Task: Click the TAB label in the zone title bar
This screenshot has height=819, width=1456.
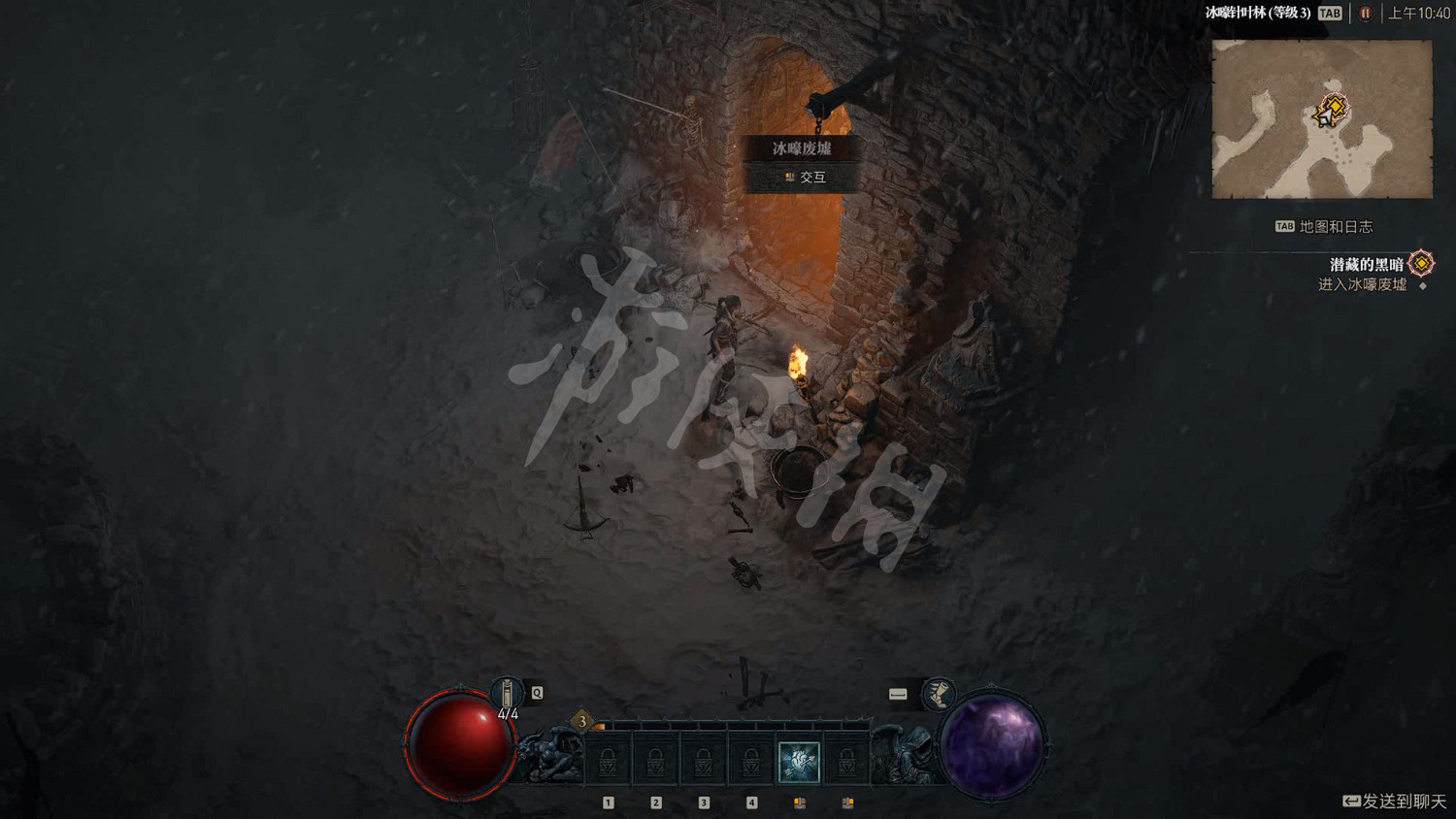Action: 1329,14
